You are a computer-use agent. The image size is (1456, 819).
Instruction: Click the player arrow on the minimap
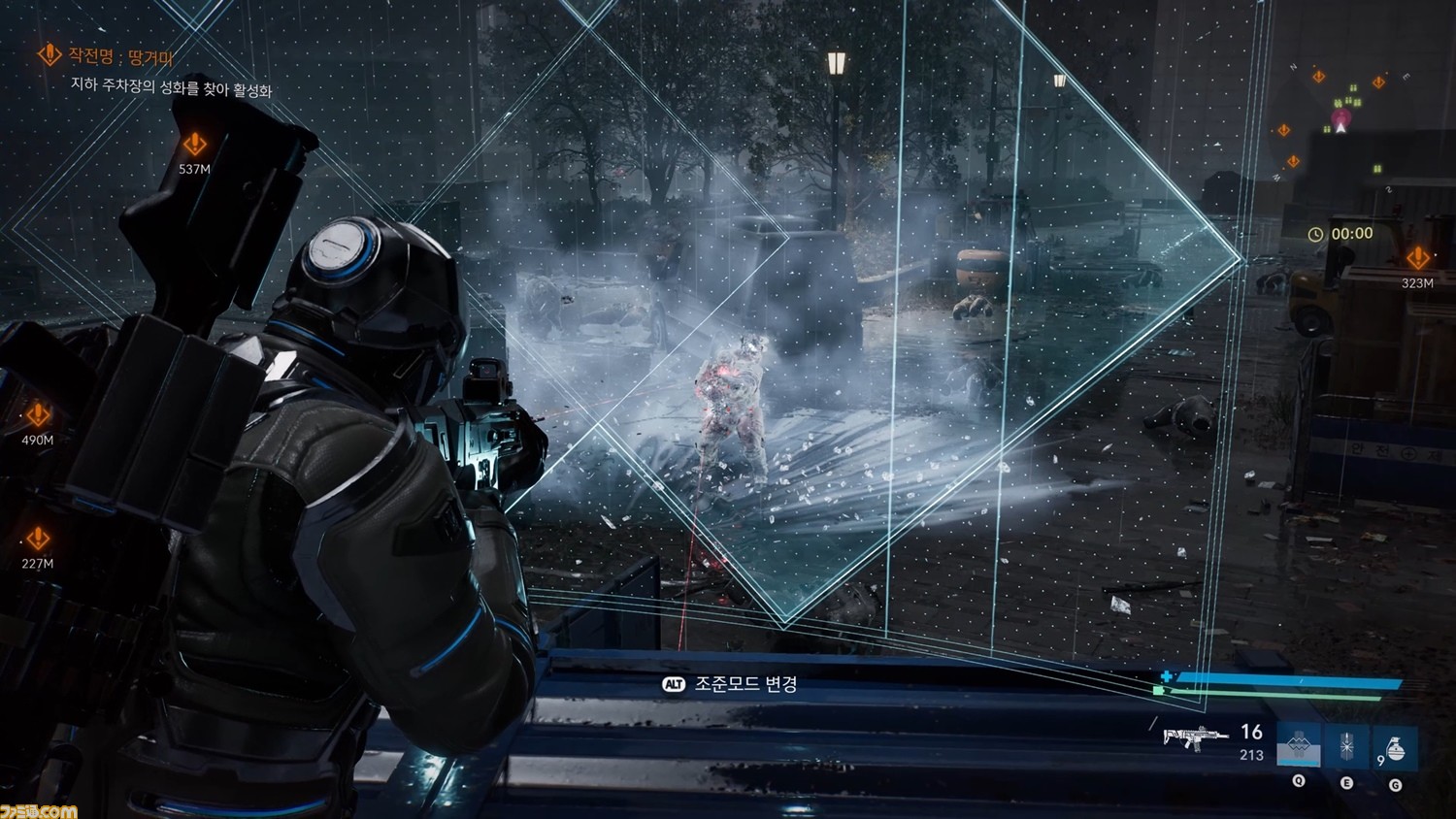click(1340, 127)
